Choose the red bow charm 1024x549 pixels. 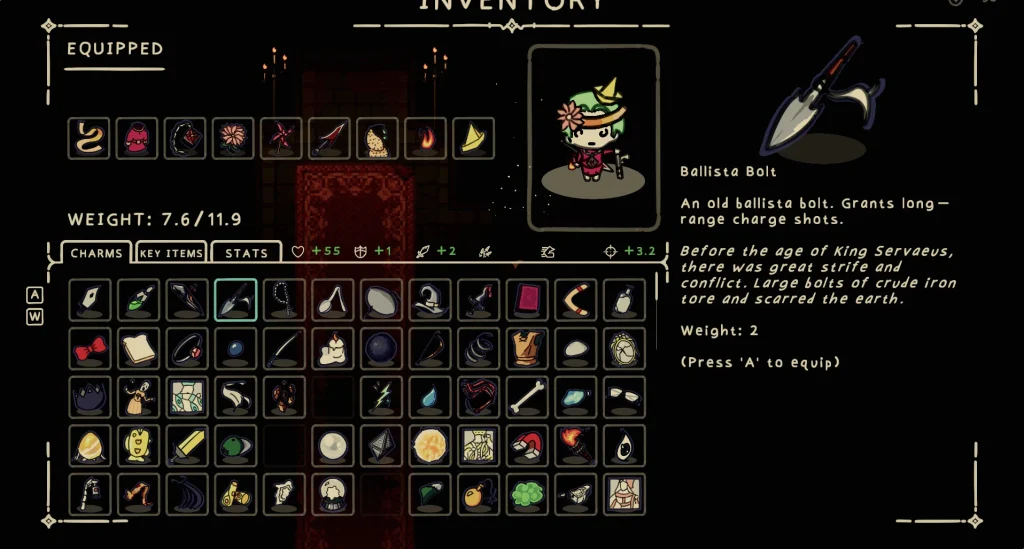[90, 348]
